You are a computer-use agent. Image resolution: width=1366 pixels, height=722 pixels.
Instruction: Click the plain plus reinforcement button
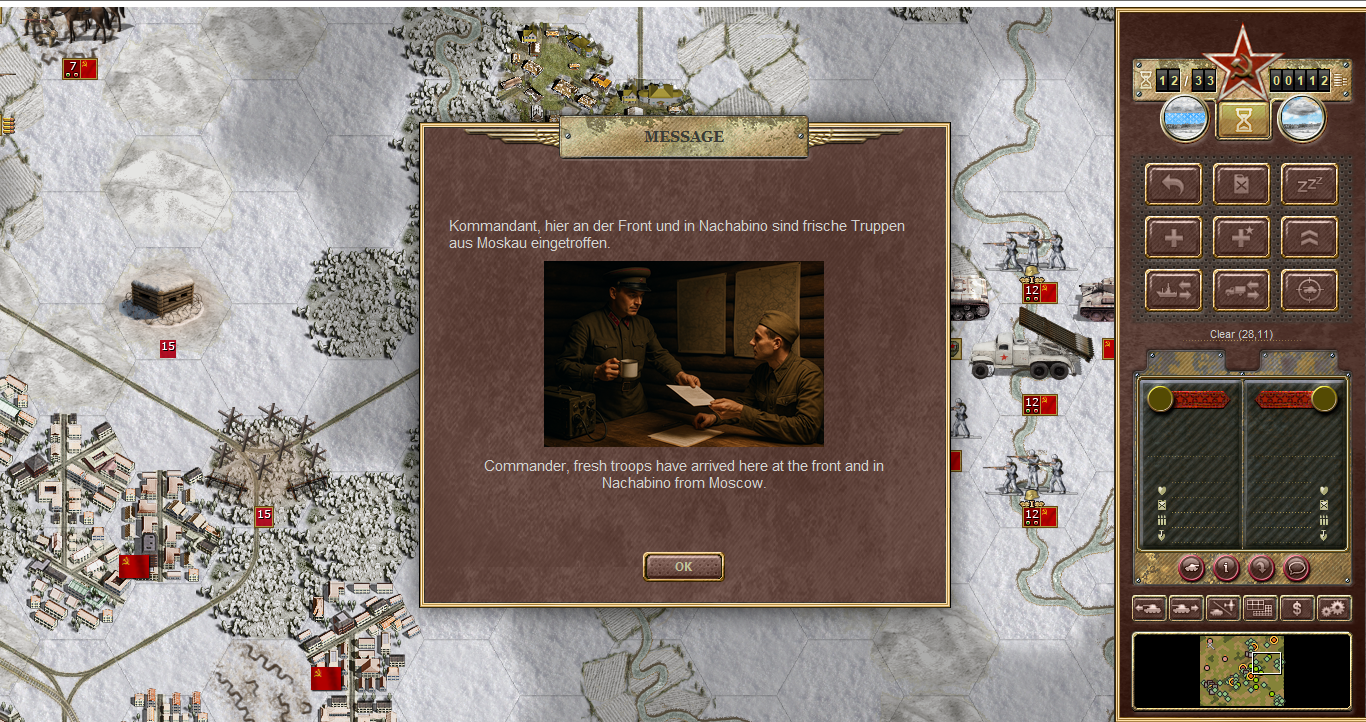[x=1174, y=238]
